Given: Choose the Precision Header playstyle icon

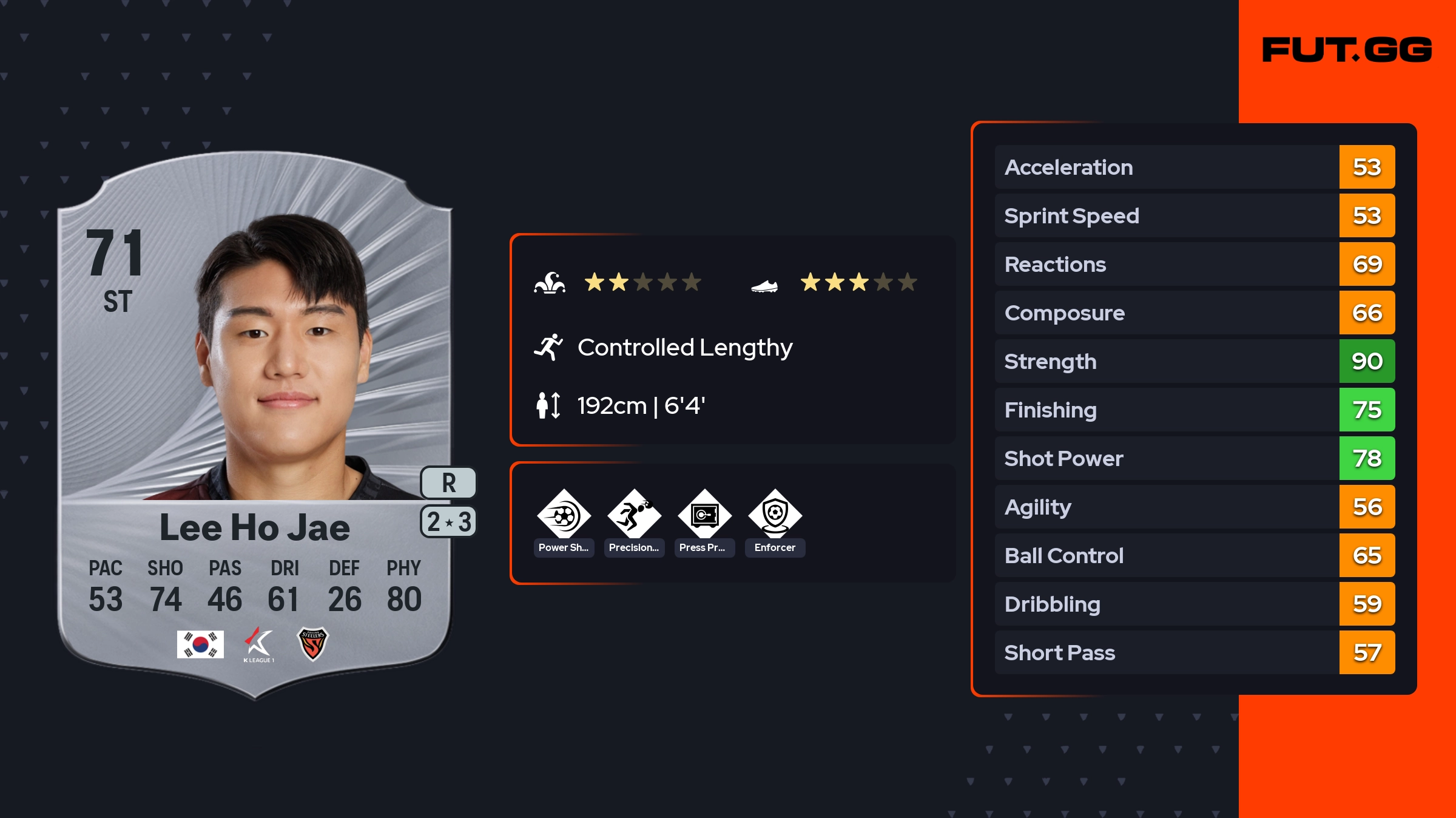Looking at the screenshot, I should point(634,516).
